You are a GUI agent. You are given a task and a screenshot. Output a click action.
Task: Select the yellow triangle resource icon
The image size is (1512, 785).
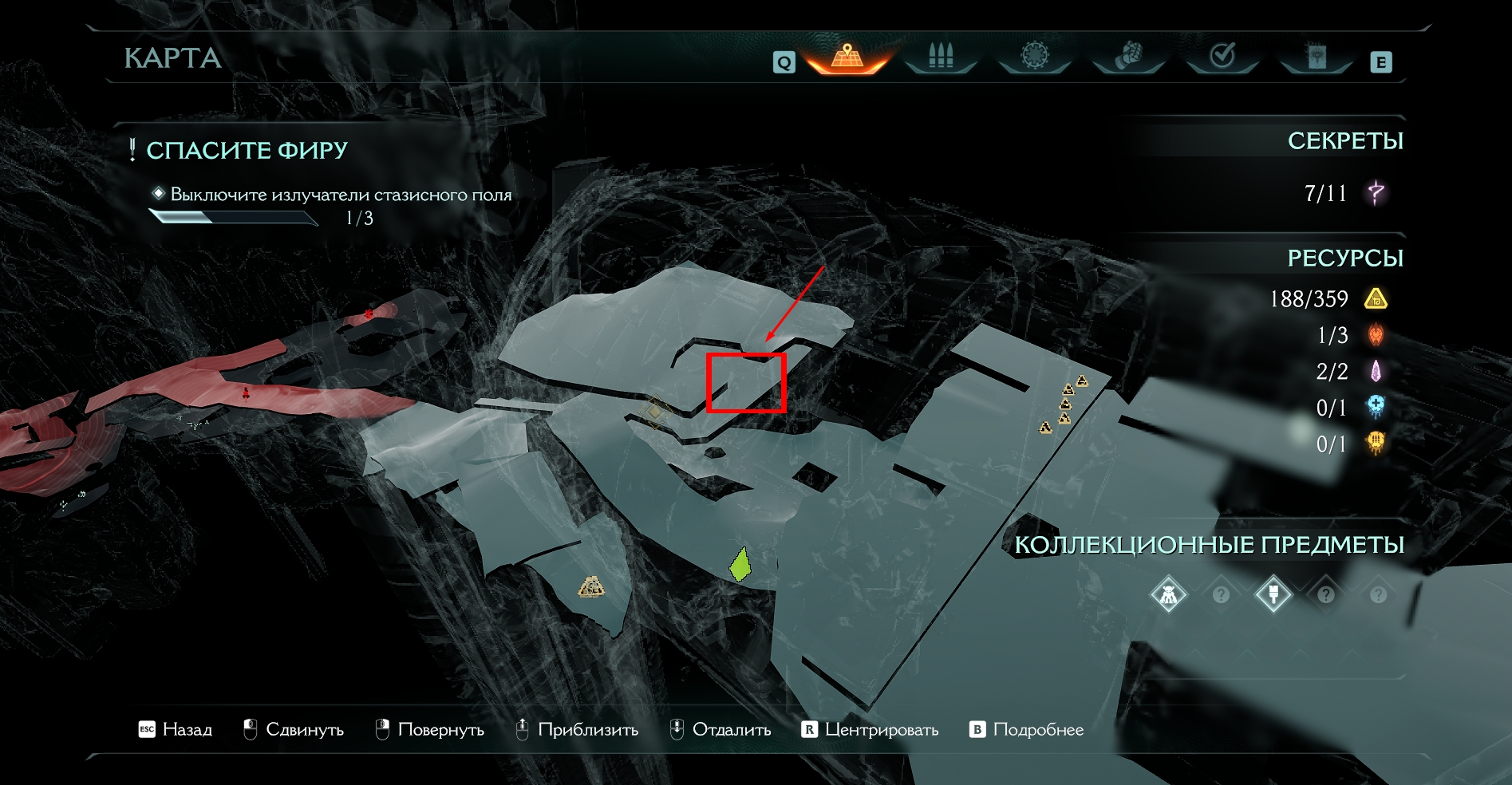click(x=1376, y=299)
